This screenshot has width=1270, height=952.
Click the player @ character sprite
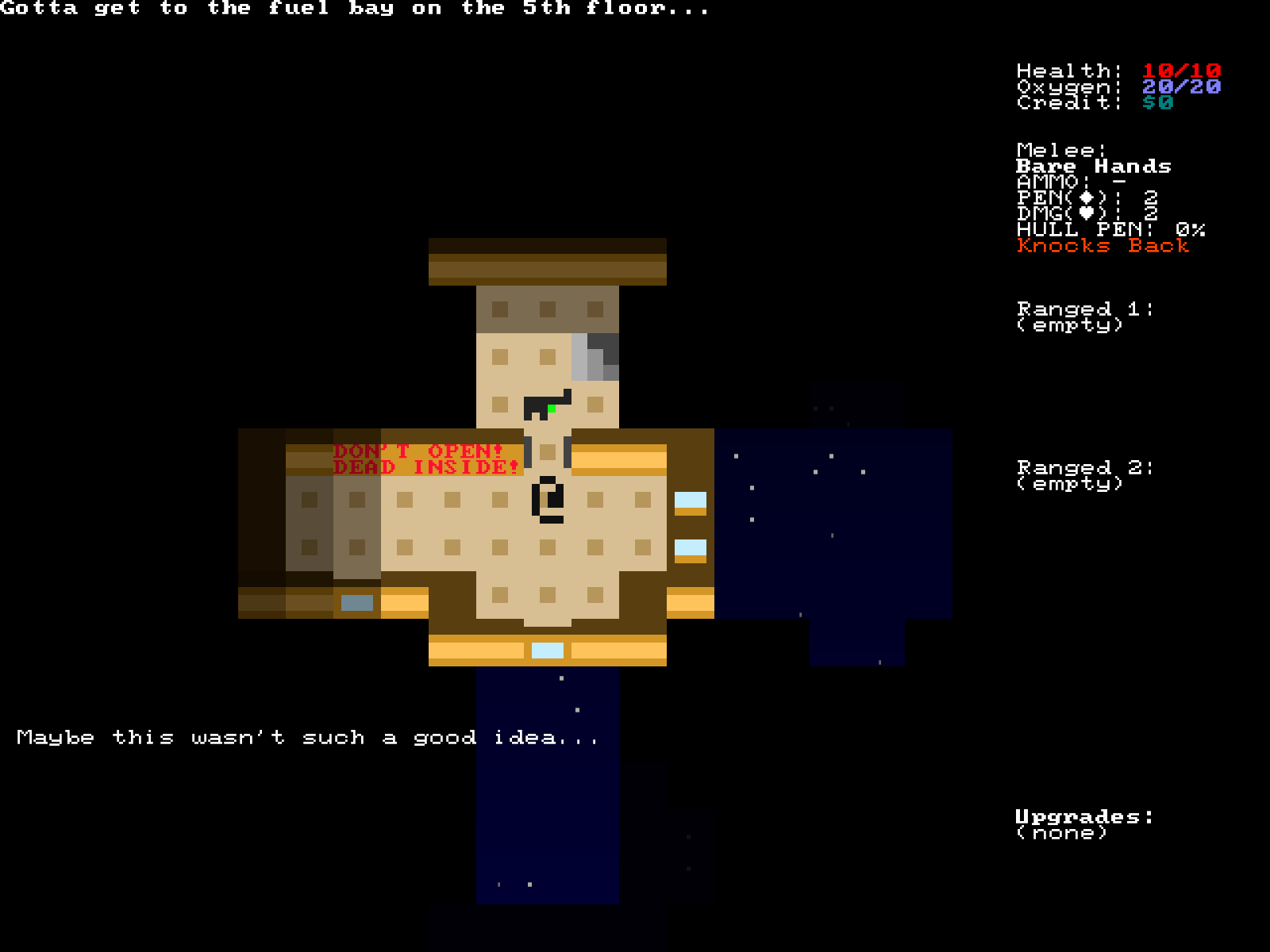point(549,500)
